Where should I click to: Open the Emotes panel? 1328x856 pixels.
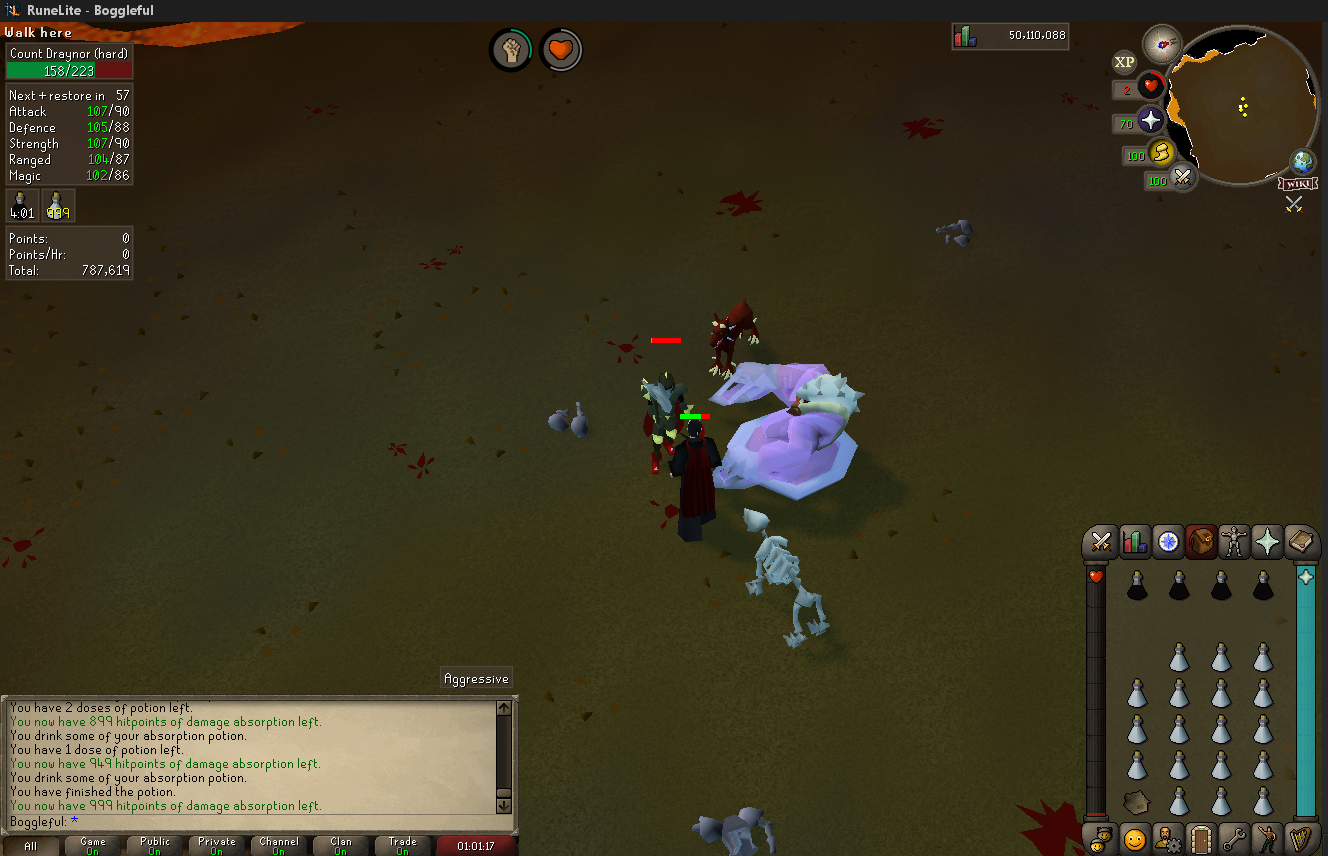click(1268, 839)
